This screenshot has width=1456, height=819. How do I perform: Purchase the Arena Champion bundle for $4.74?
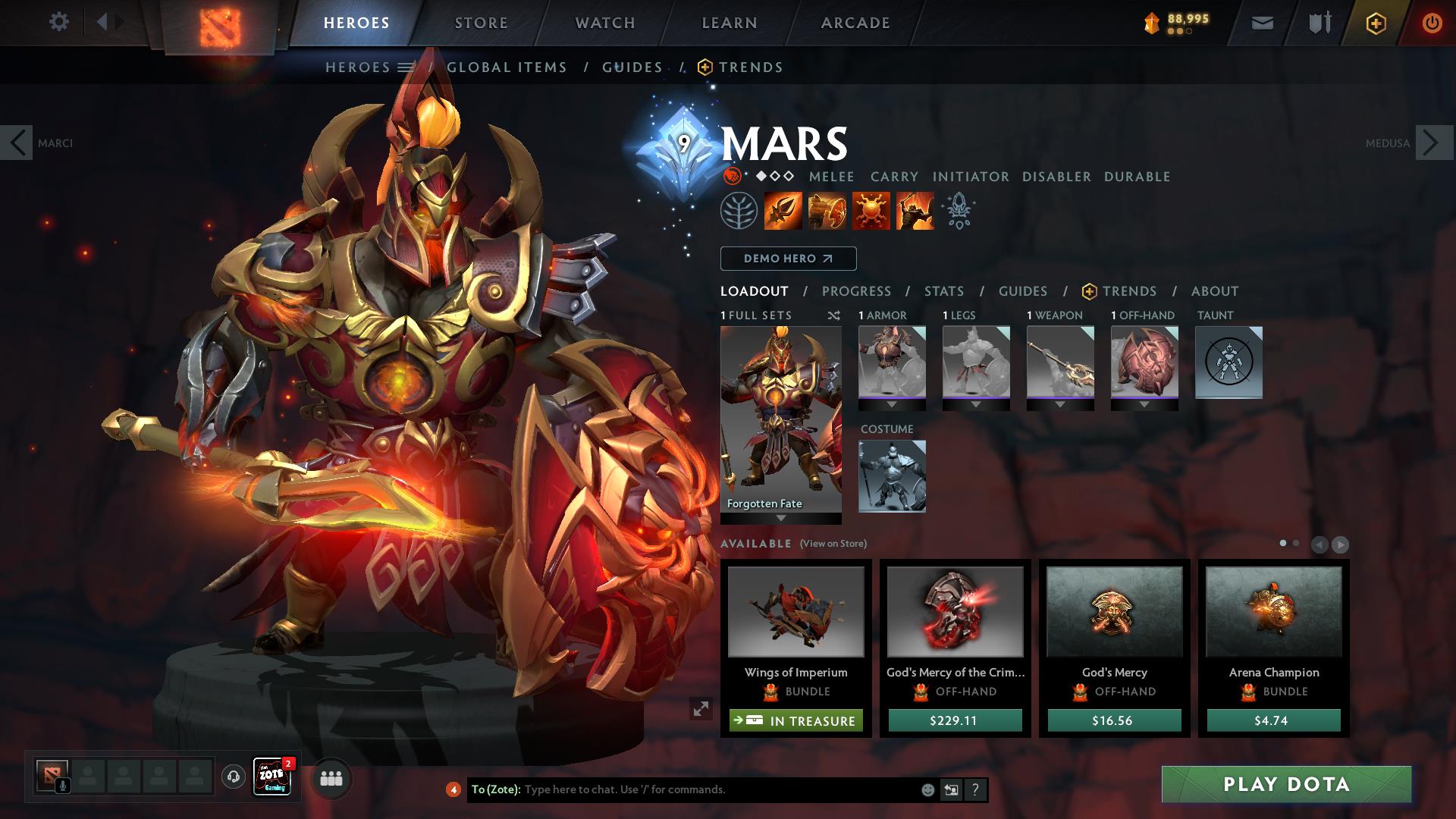point(1273,720)
